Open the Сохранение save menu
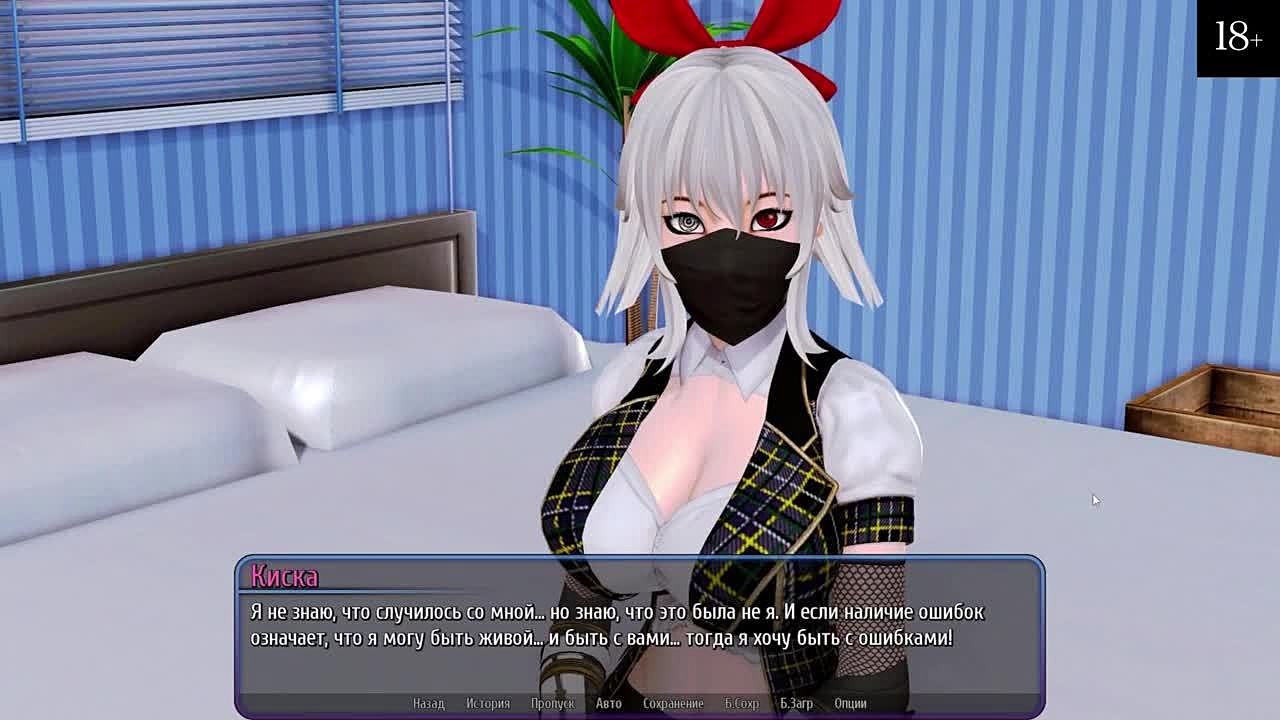The width and height of the screenshot is (1280, 720). coord(673,703)
